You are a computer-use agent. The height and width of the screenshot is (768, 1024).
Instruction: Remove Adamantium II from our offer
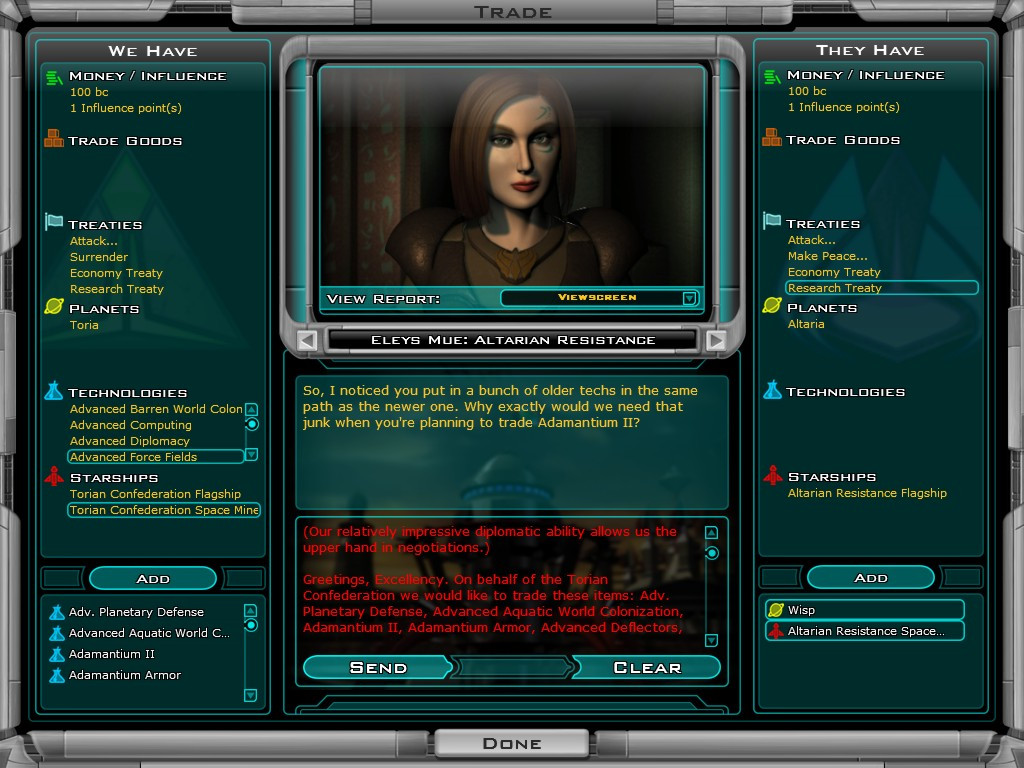pyautogui.click(x=112, y=654)
